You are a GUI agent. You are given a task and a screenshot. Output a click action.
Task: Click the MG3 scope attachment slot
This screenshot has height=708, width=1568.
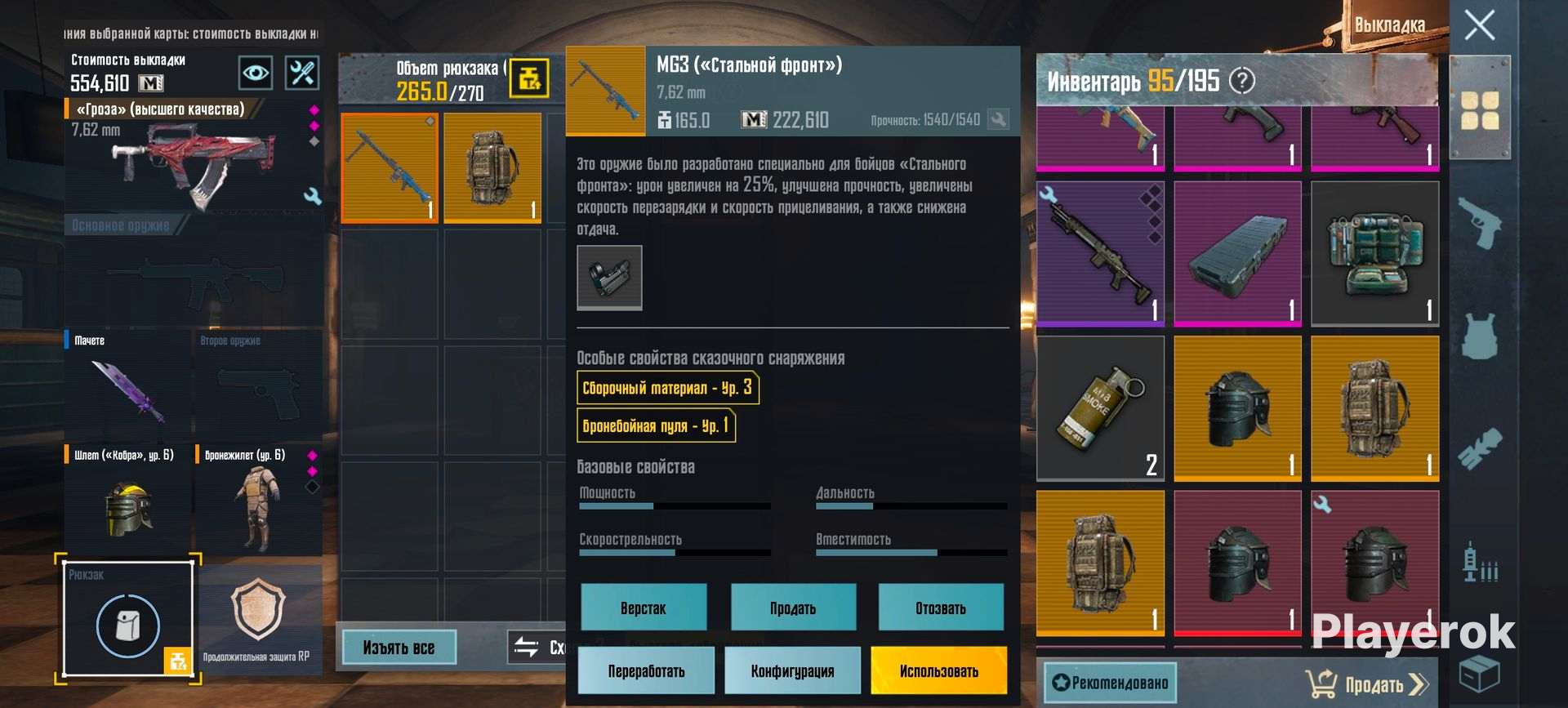pyautogui.click(x=609, y=278)
